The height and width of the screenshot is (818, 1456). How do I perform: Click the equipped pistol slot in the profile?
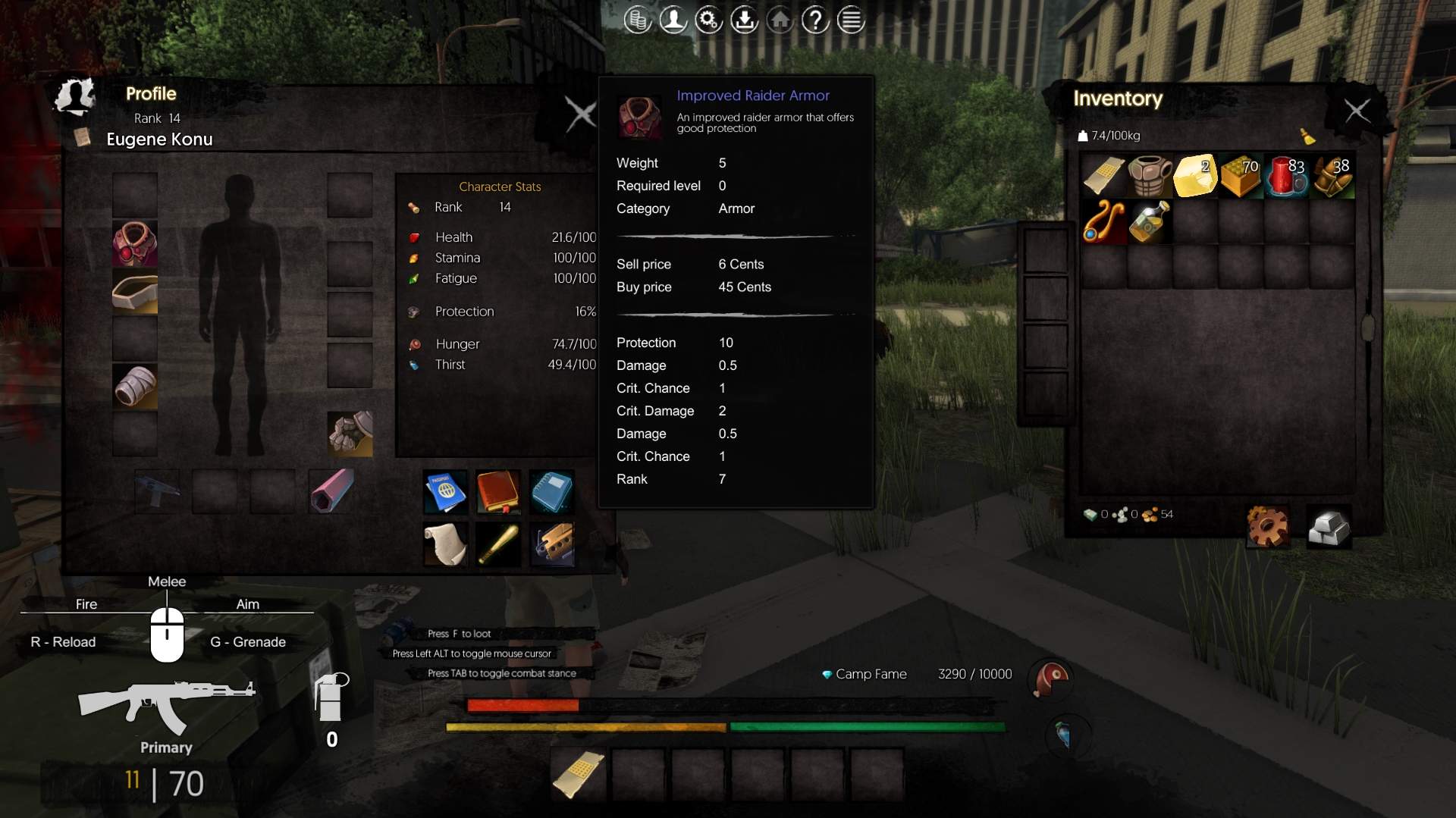coord(156,491)
